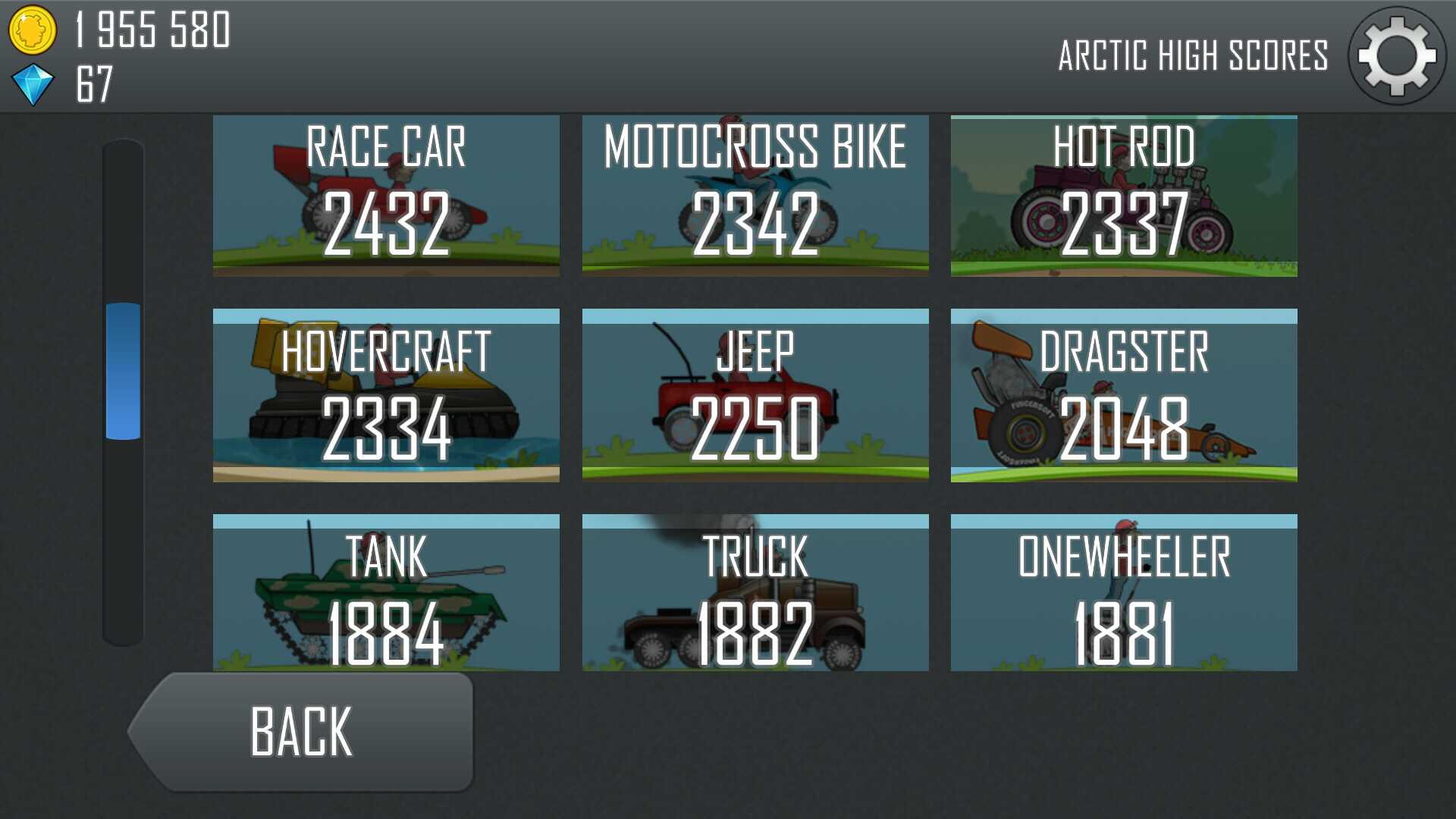Pick the Hovercraft score tile
This screenshot has width=1456, height=819.
(x=386, y=395)
